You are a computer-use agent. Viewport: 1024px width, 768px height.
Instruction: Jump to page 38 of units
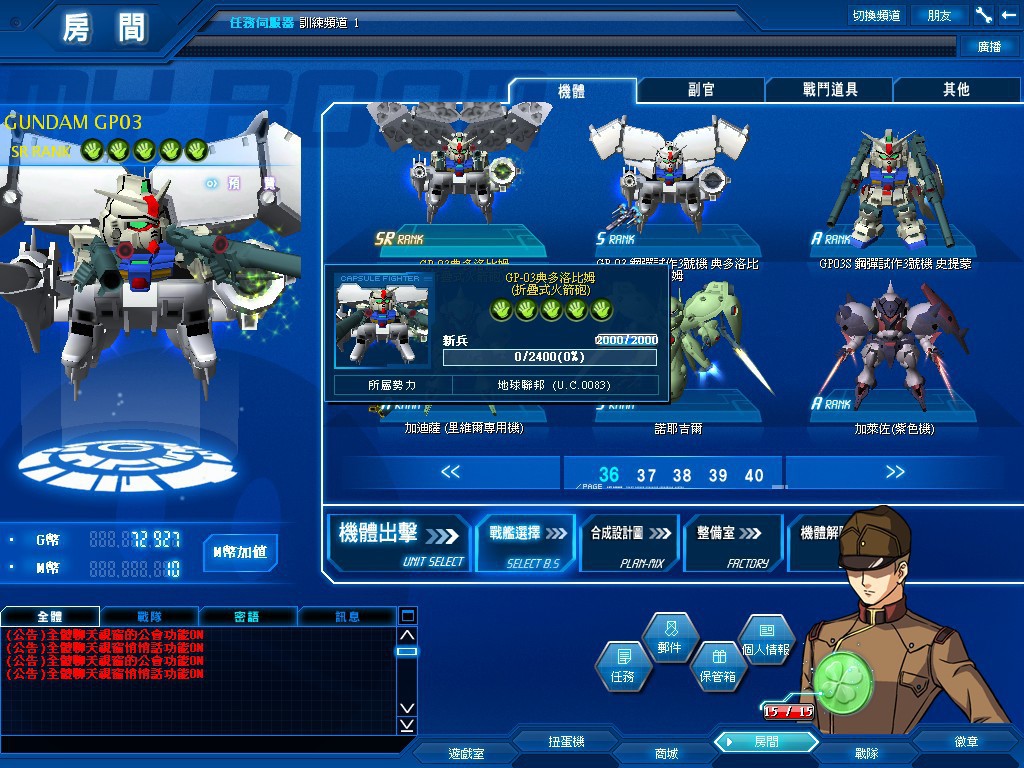click(682, 476)
